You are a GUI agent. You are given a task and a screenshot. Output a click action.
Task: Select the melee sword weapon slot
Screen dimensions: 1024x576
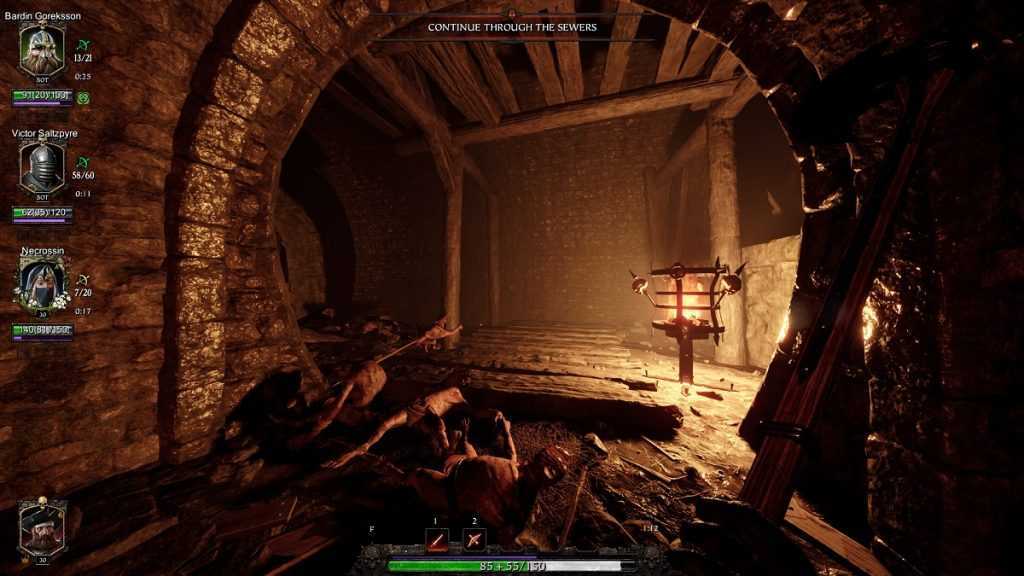click(437, 540)
